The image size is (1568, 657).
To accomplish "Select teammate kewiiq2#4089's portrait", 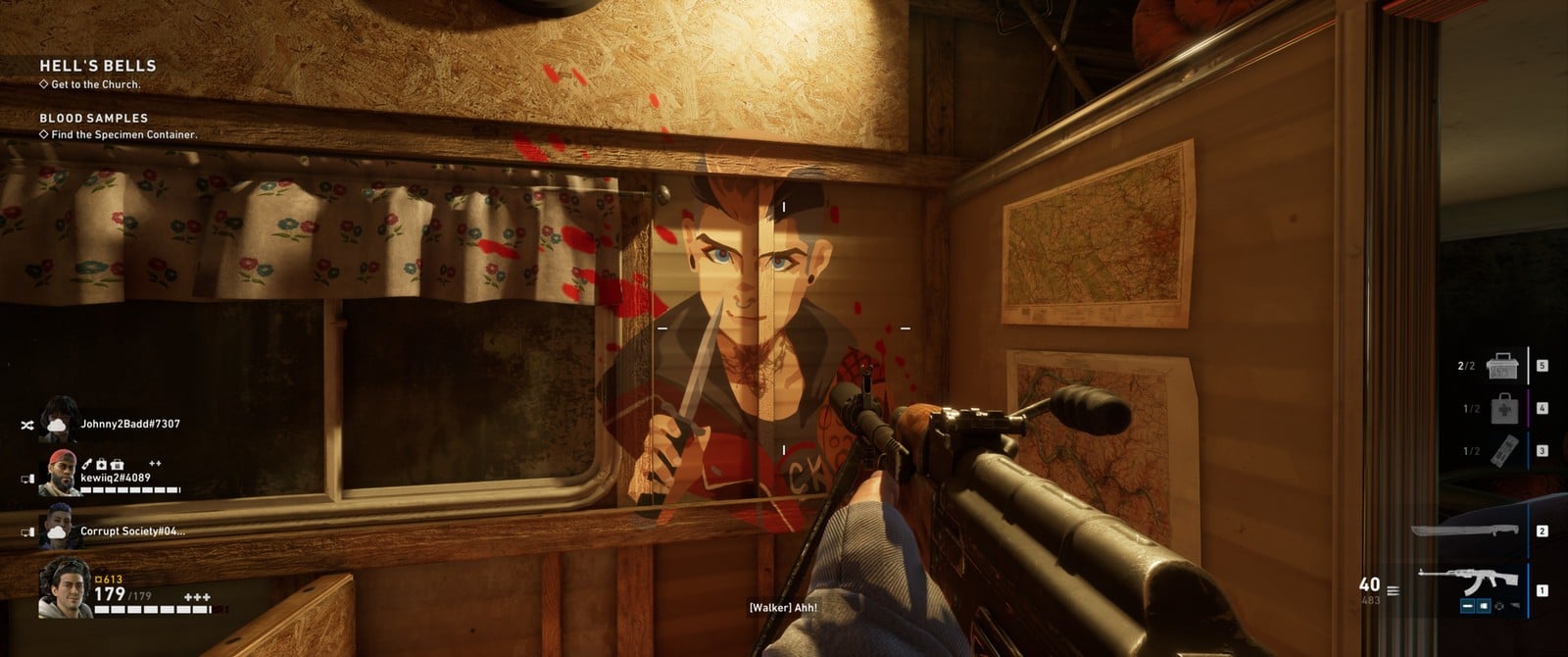I will pos(61,473).
